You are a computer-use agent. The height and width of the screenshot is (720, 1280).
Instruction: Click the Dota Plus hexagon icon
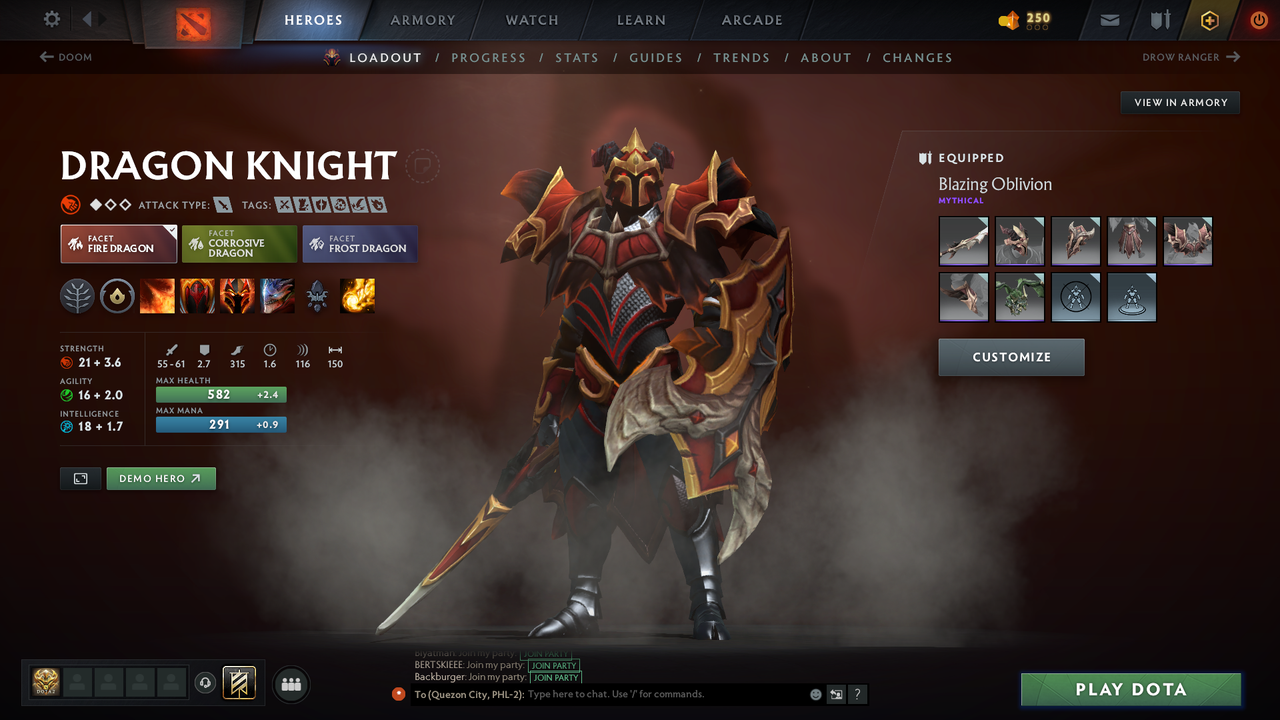tap(1210, 20)
